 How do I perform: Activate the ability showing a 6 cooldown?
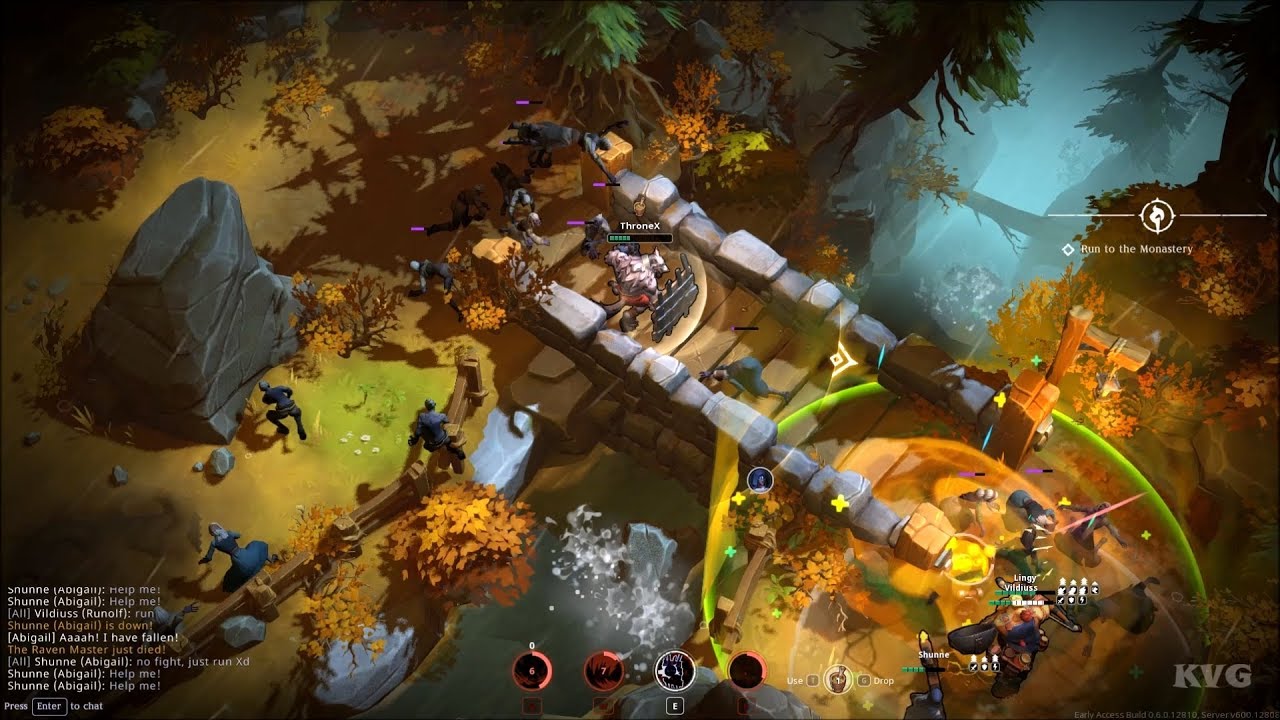(x=531, y=671)
